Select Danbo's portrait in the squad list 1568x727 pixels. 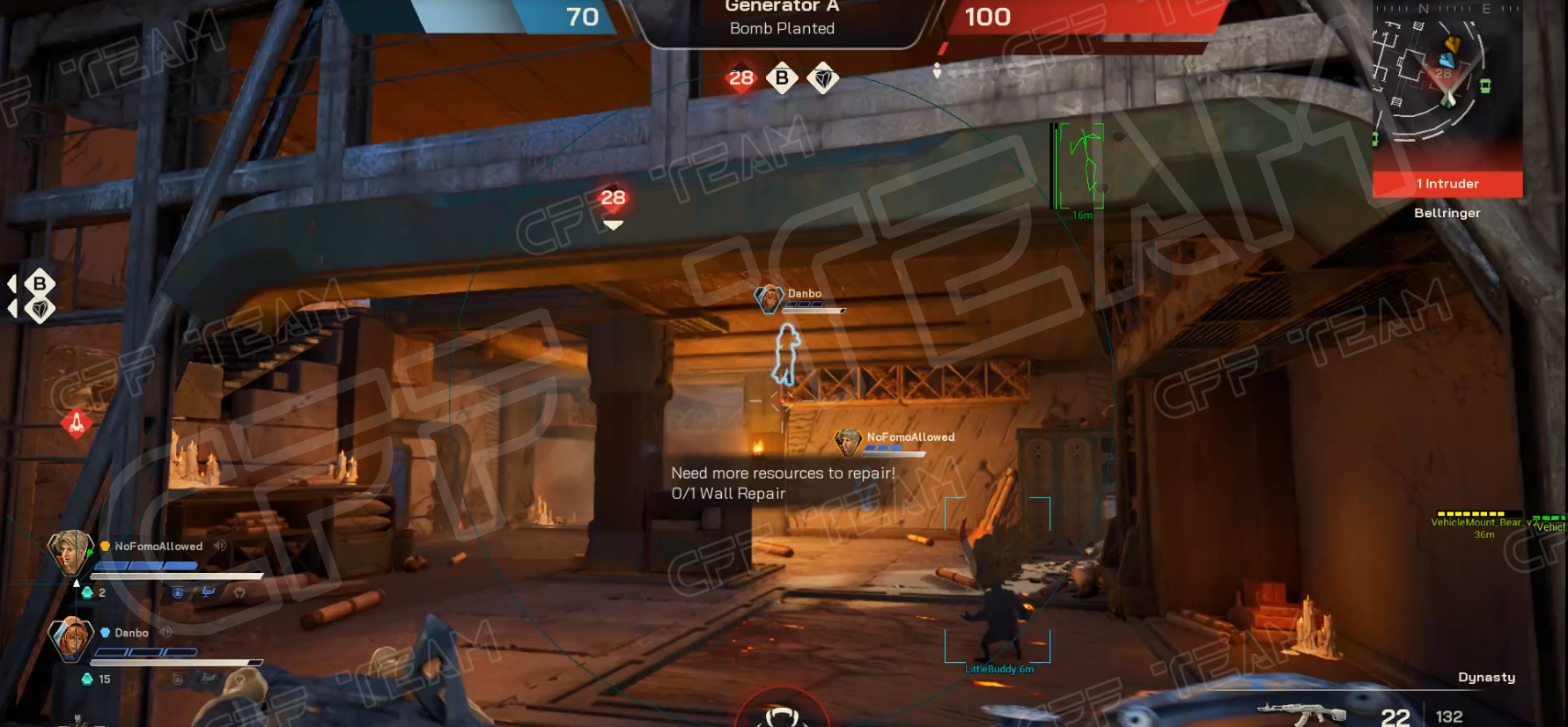(x=70, y=638)
